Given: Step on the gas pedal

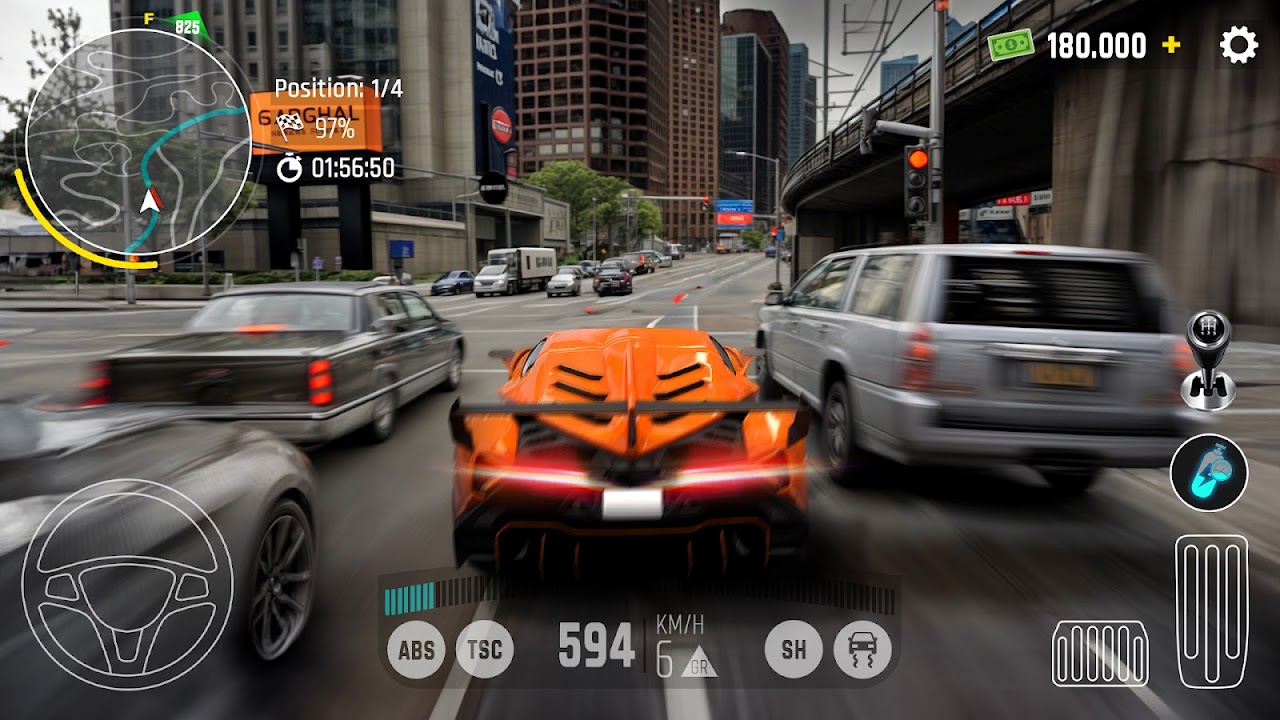Looking at the screenshot, I should pyautogui.click(x=1211, y=610).
